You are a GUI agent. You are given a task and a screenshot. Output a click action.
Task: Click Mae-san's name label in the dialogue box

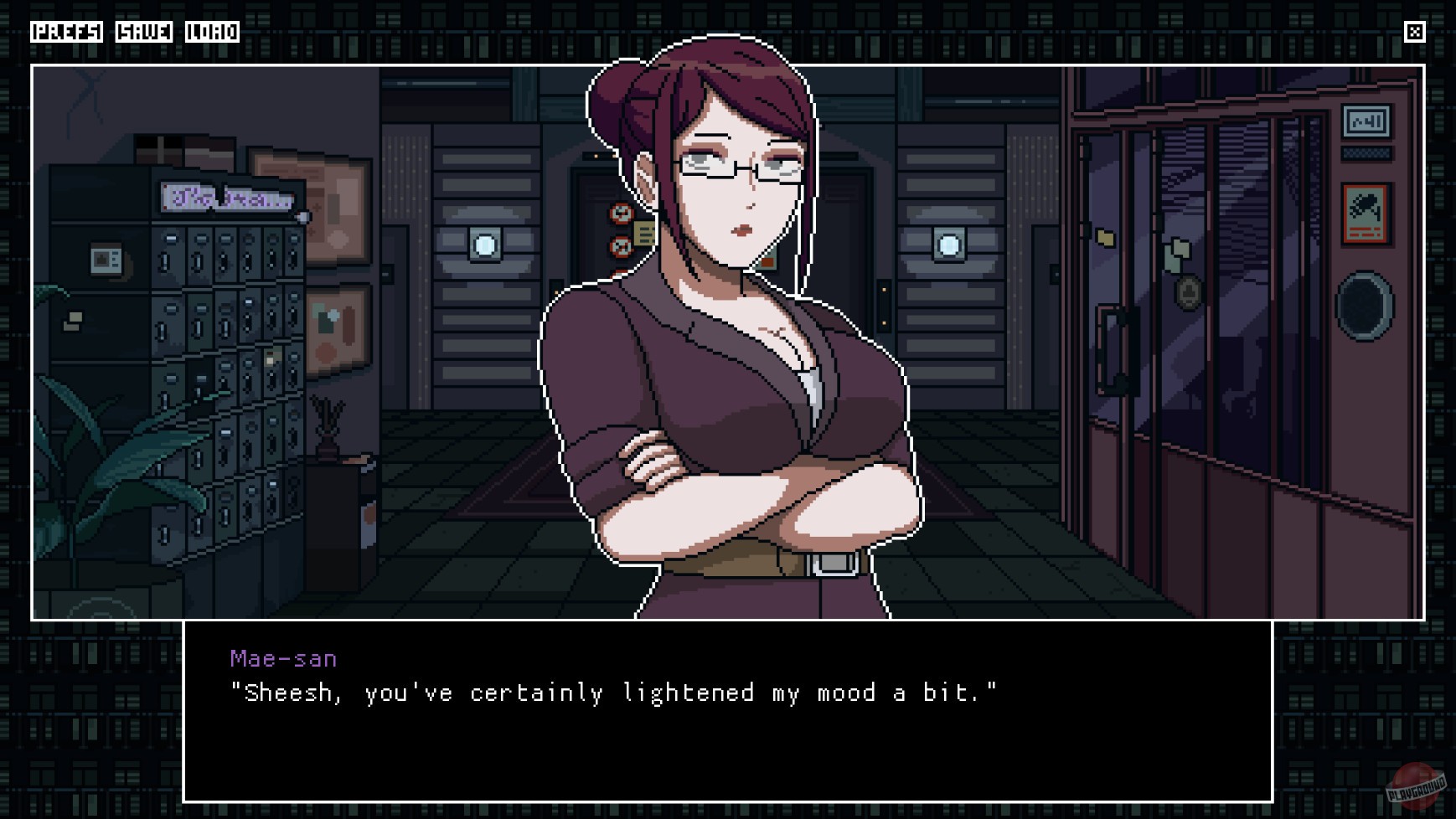[282, 658]
